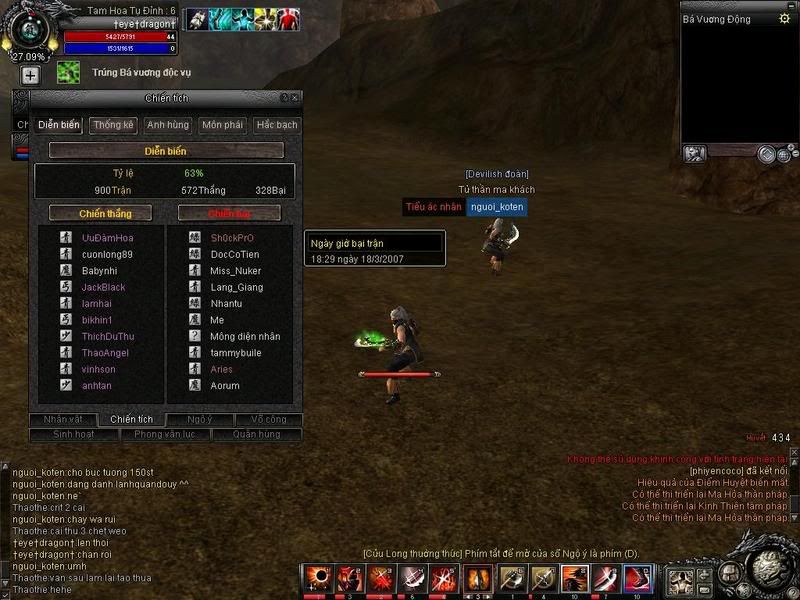Open the Ngộ ý tab
The width and height of the screenshot is (800, 600).
coord(200,419)
